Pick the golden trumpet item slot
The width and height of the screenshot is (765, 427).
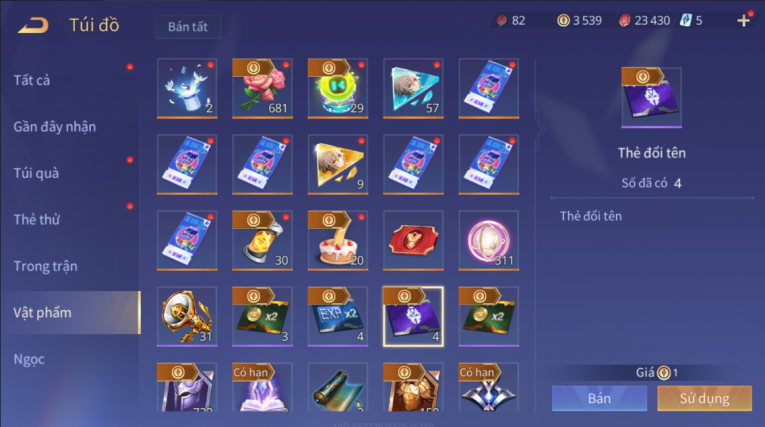coord(187,316)
